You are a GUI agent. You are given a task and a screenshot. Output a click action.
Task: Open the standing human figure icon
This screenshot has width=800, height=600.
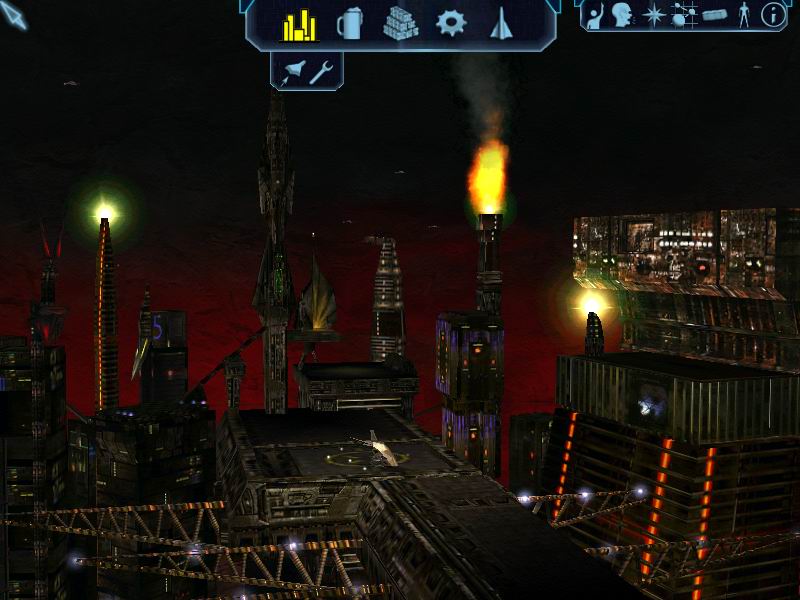coord(743,15)
